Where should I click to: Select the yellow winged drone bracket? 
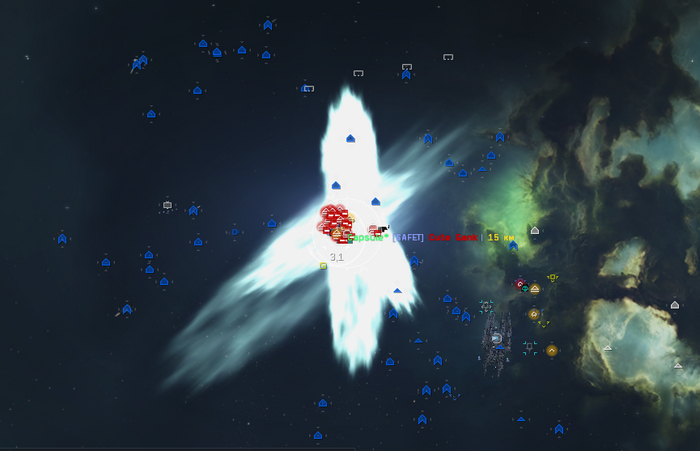(x=552, y=277)
